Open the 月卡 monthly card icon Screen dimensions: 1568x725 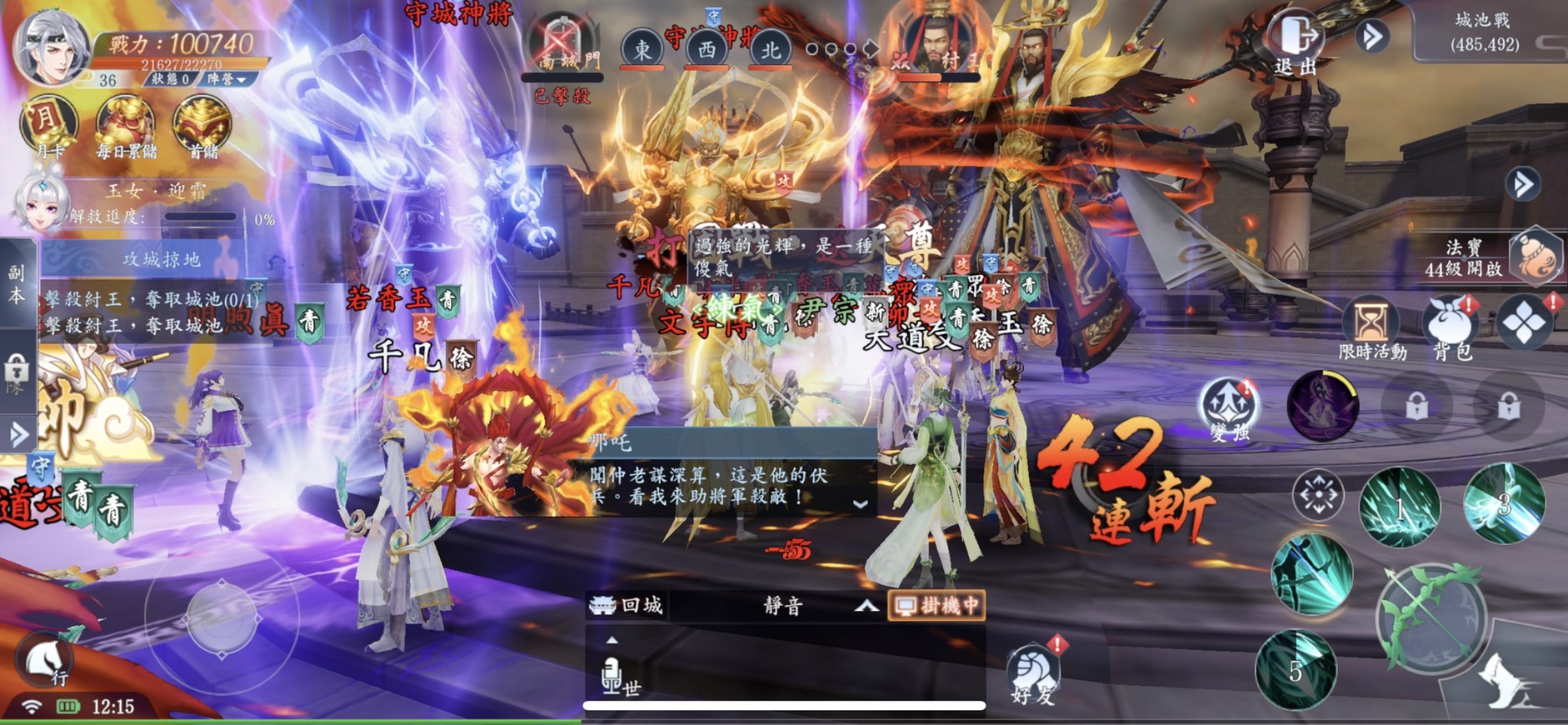click(x=49, y=127)
